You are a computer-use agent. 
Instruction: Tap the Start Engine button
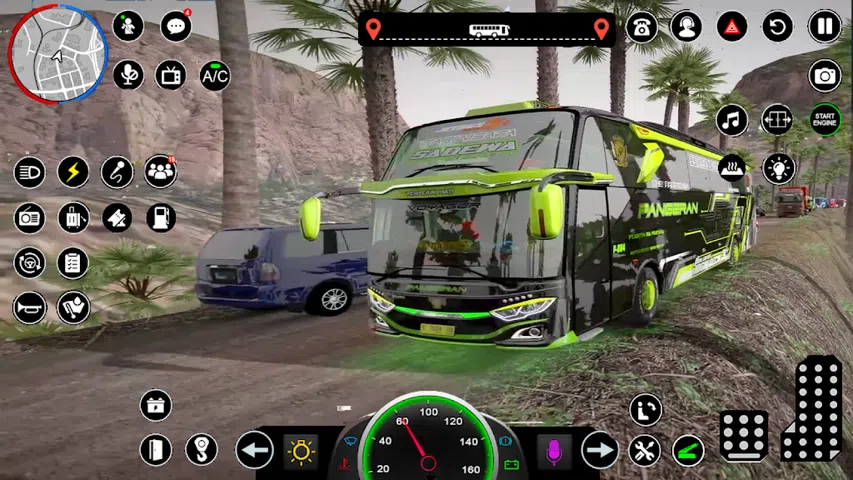825,119
